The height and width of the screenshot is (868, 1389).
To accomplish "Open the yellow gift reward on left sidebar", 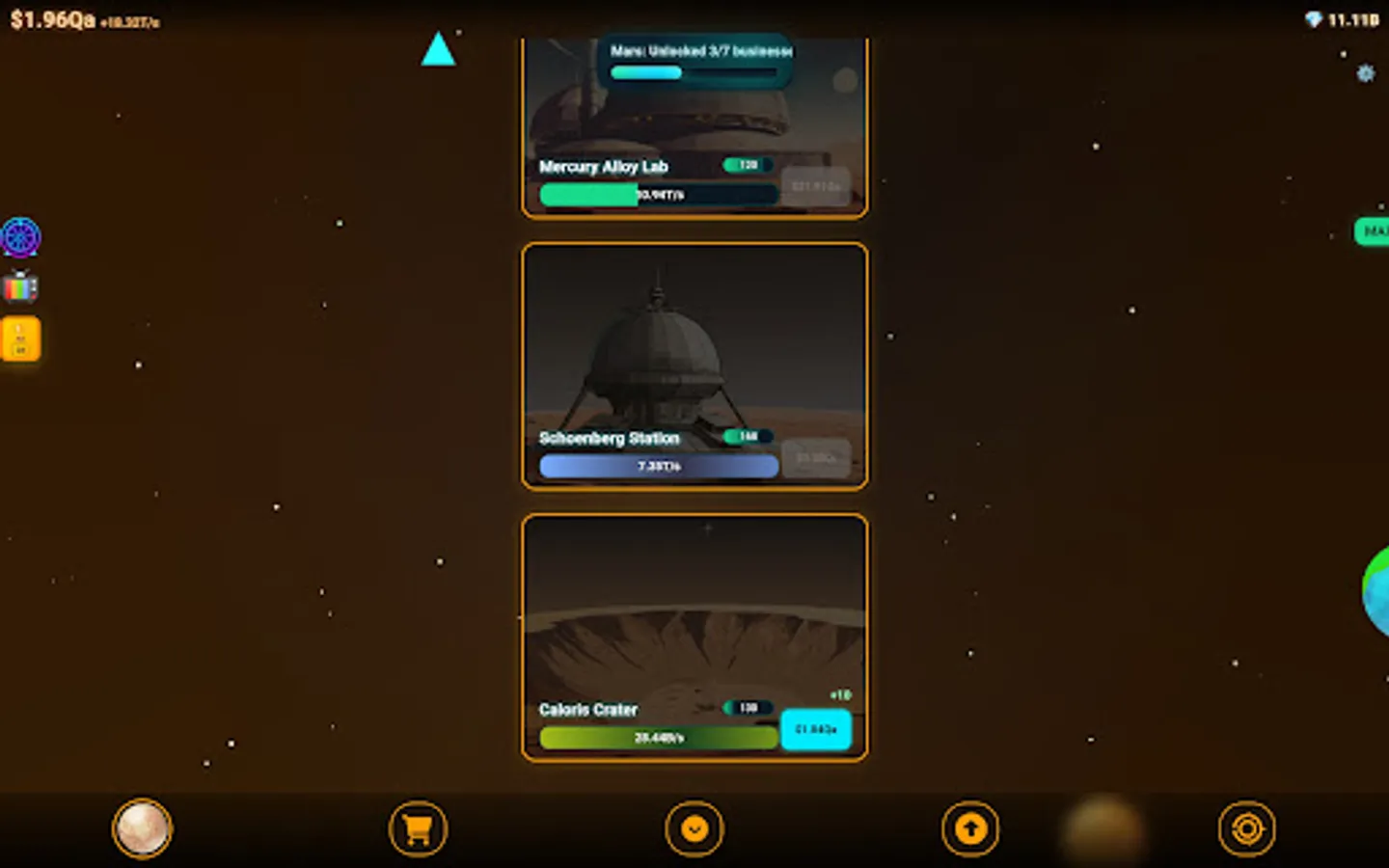I will coord(19,338).
